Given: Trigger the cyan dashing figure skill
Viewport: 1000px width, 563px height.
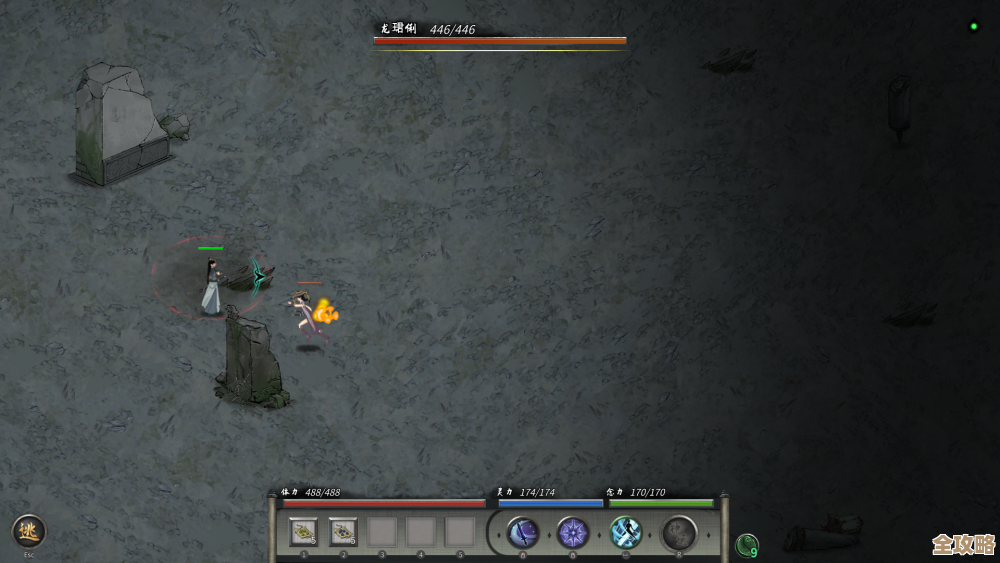Looking at the screenshot, I should click(626, 532).
